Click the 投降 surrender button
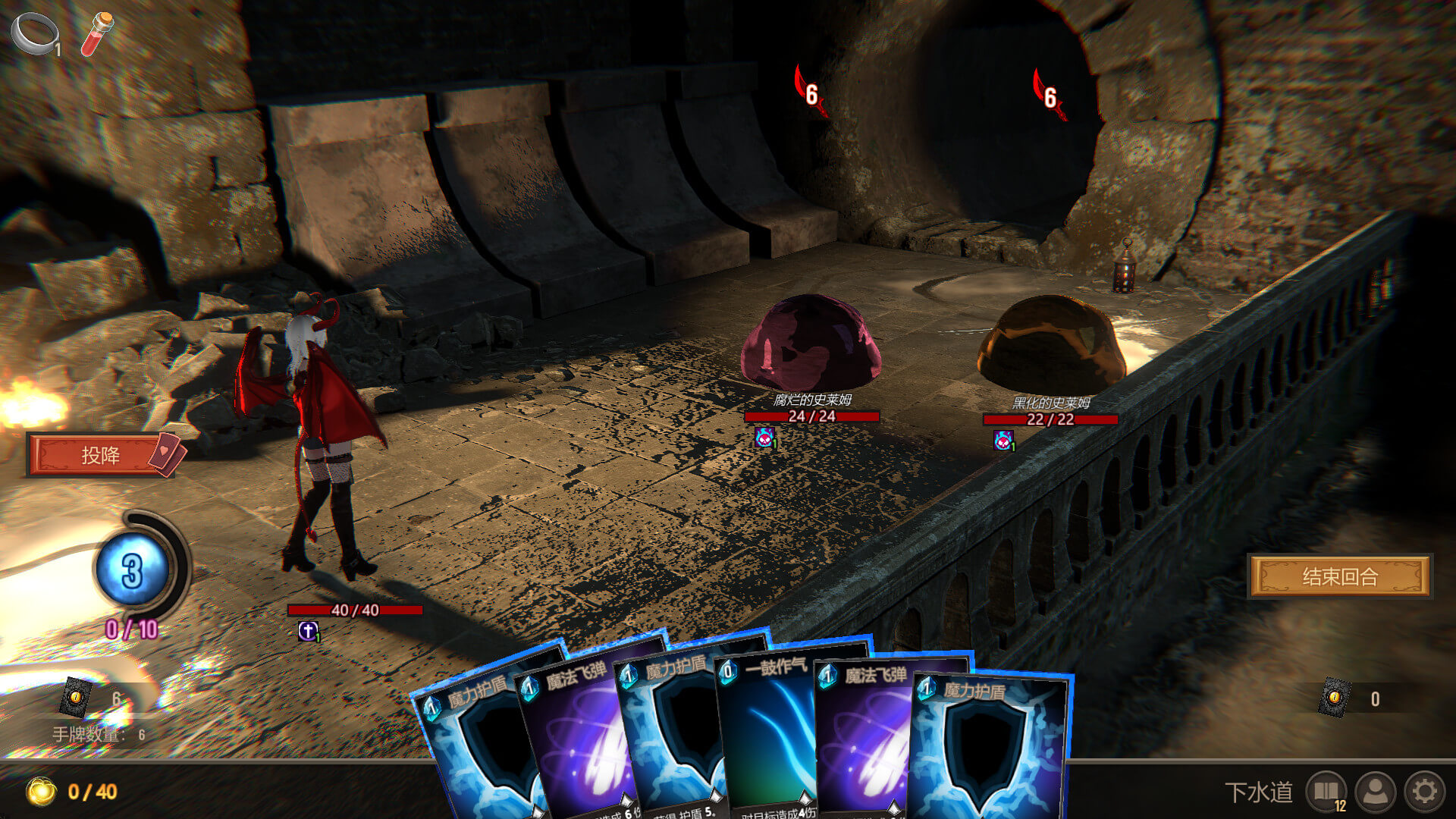 [101, 455]
